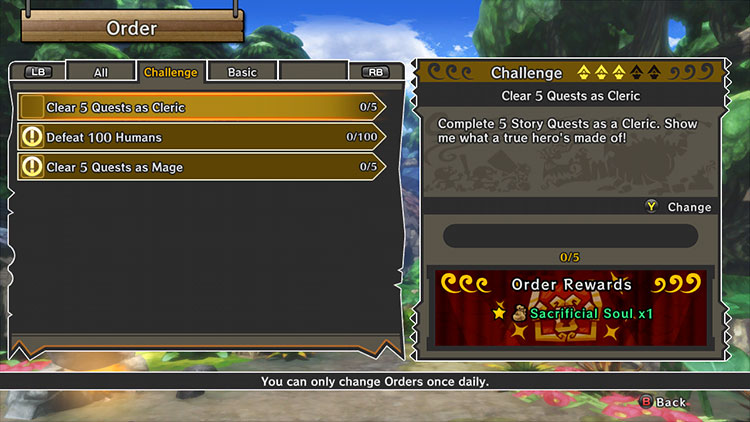The width and height of the screenshot is (750, 422).
Task: Select the Challenge tab
Action: coord(170,72)
